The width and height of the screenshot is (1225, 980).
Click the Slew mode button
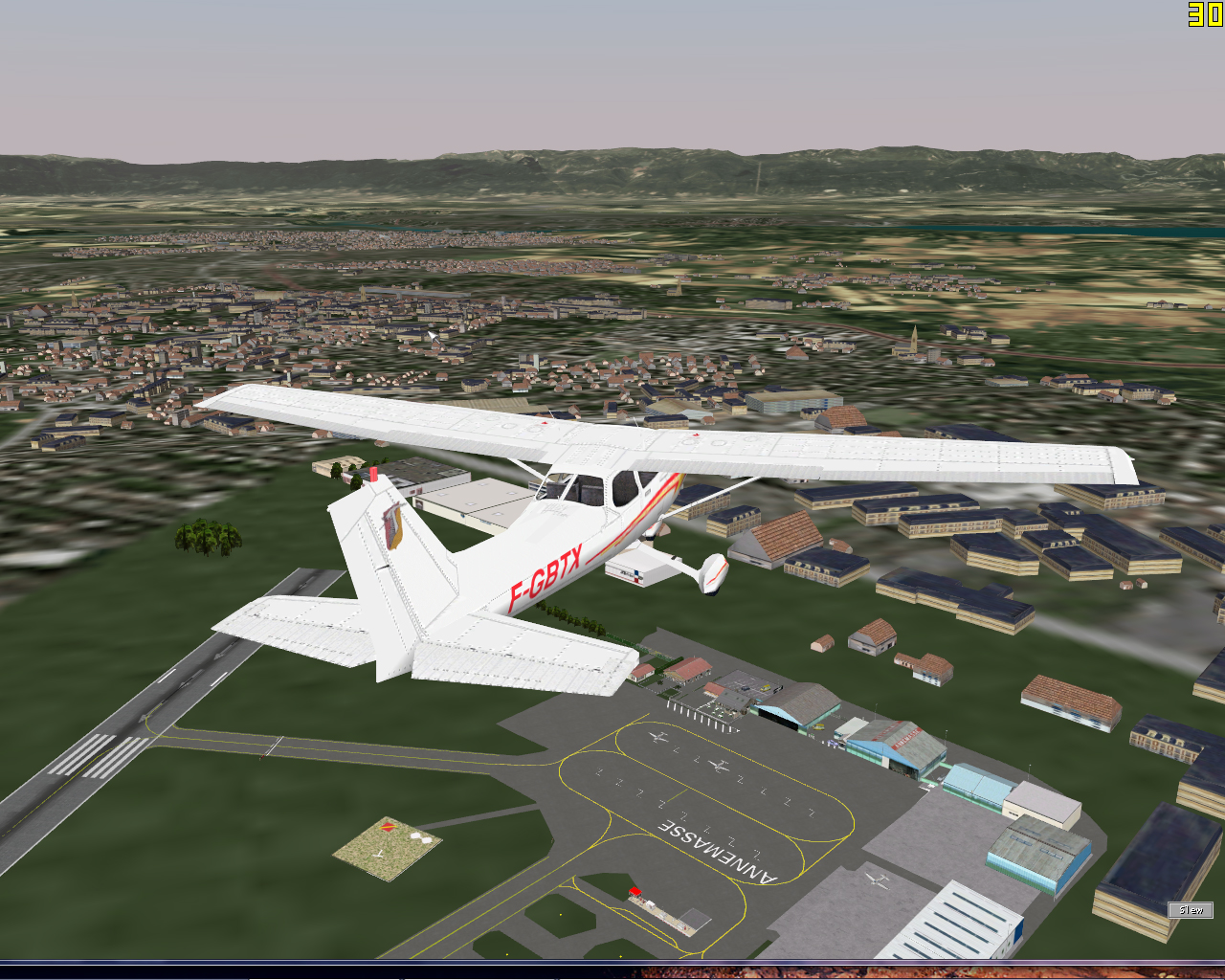(1191, 910)
